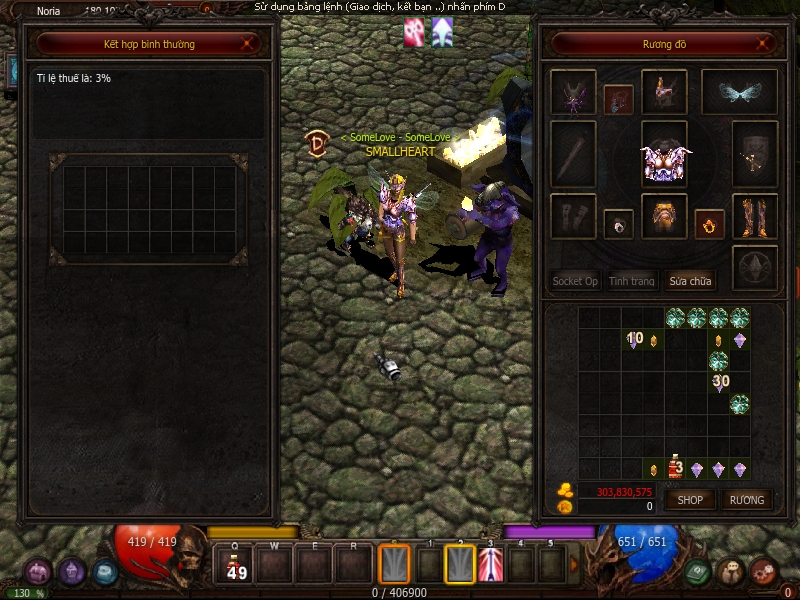Select the equipped boots slot
The width and height of the screenshot is (800, 600).
(x=755, y=216)
